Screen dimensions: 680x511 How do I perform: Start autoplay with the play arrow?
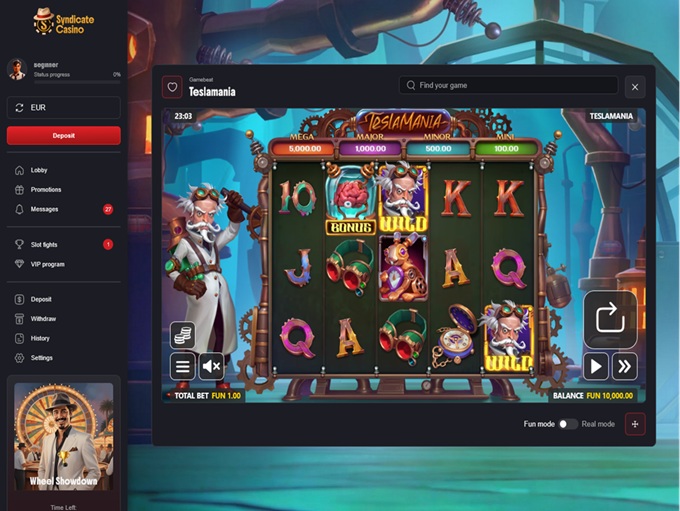pyautogui.click(x=596, y=366)
